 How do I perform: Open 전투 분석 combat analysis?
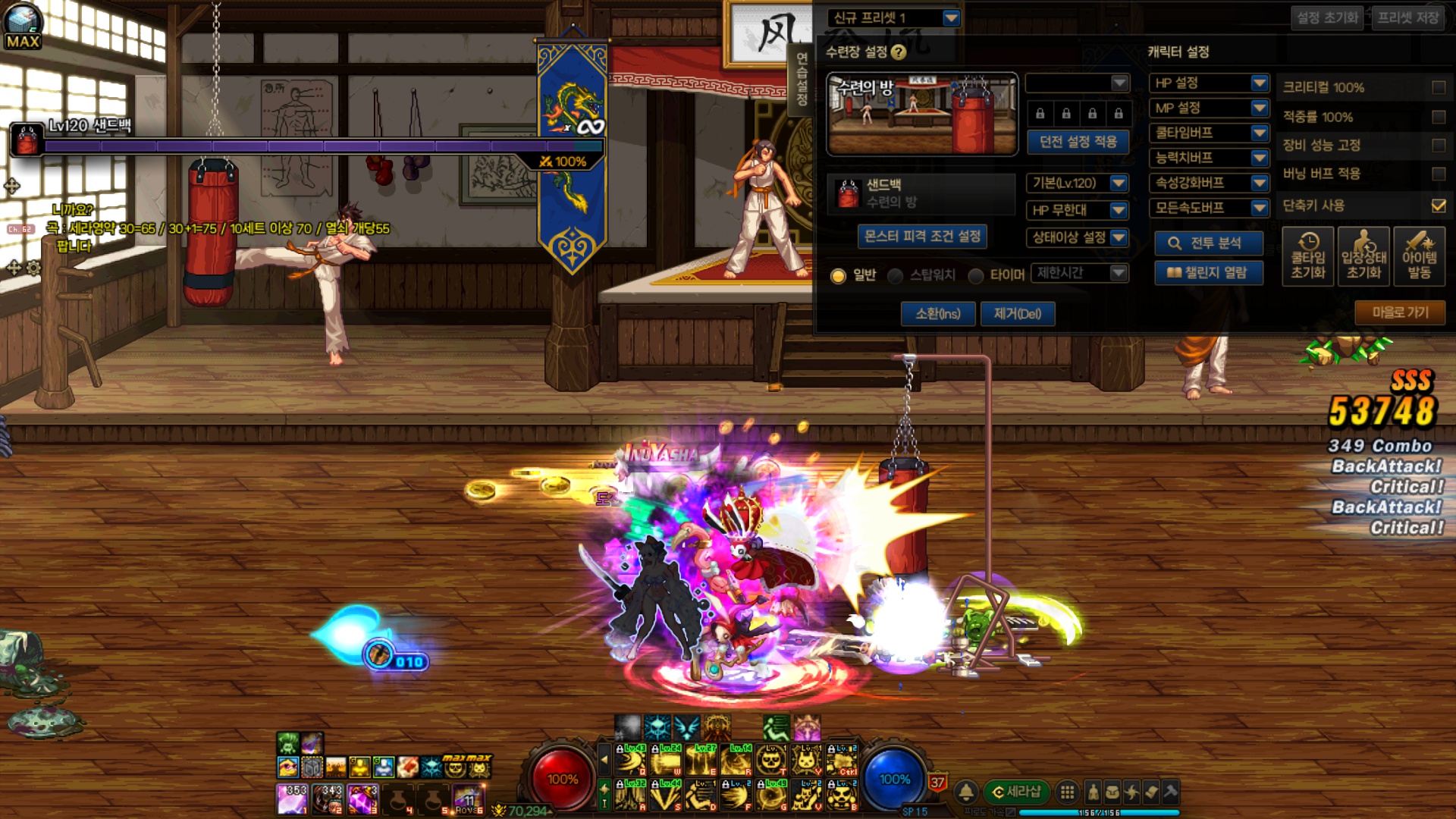coord(1208,243)
